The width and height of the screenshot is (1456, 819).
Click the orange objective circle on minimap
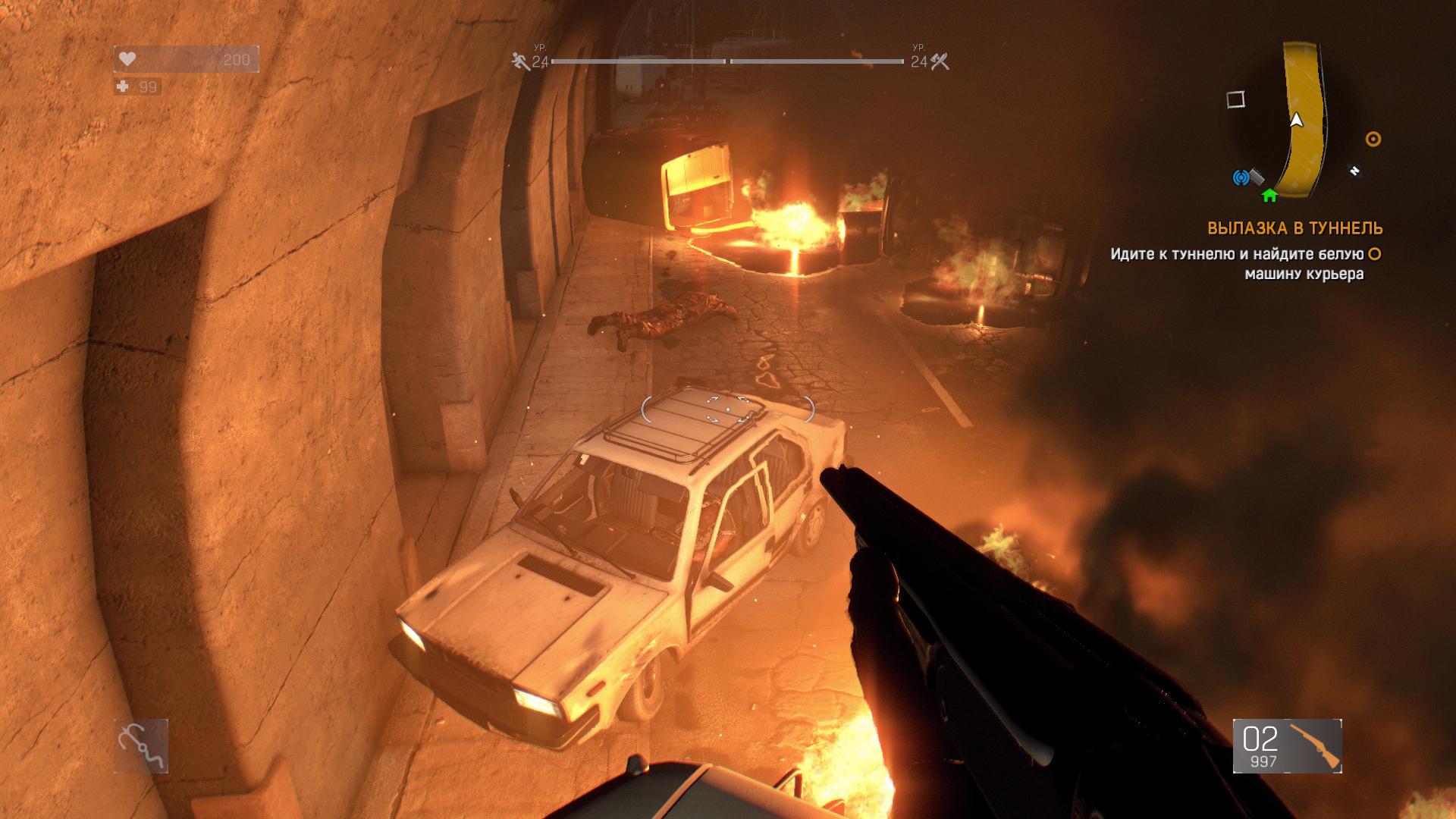point(1373,139)
